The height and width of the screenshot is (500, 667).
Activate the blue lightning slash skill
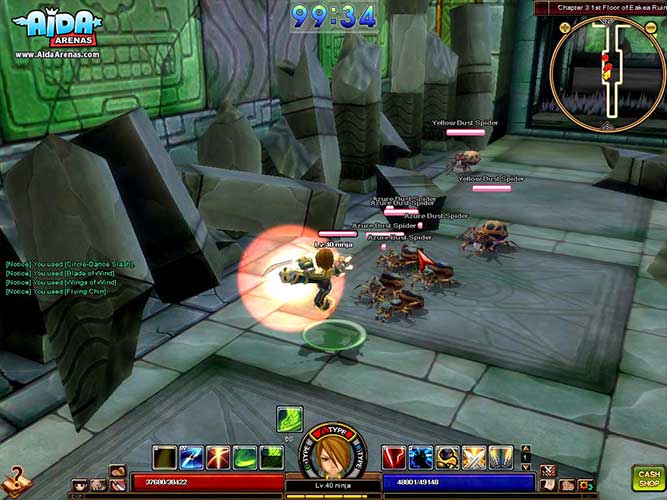click(191, 457)
